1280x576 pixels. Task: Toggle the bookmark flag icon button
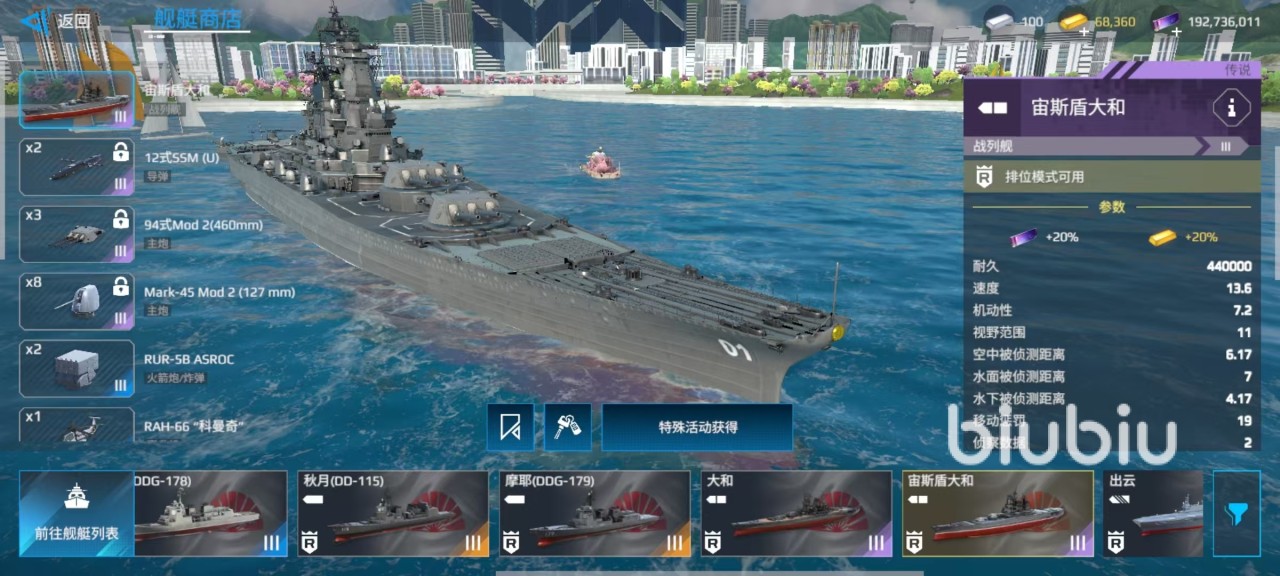pyautogui.click(x=510, y=428)
